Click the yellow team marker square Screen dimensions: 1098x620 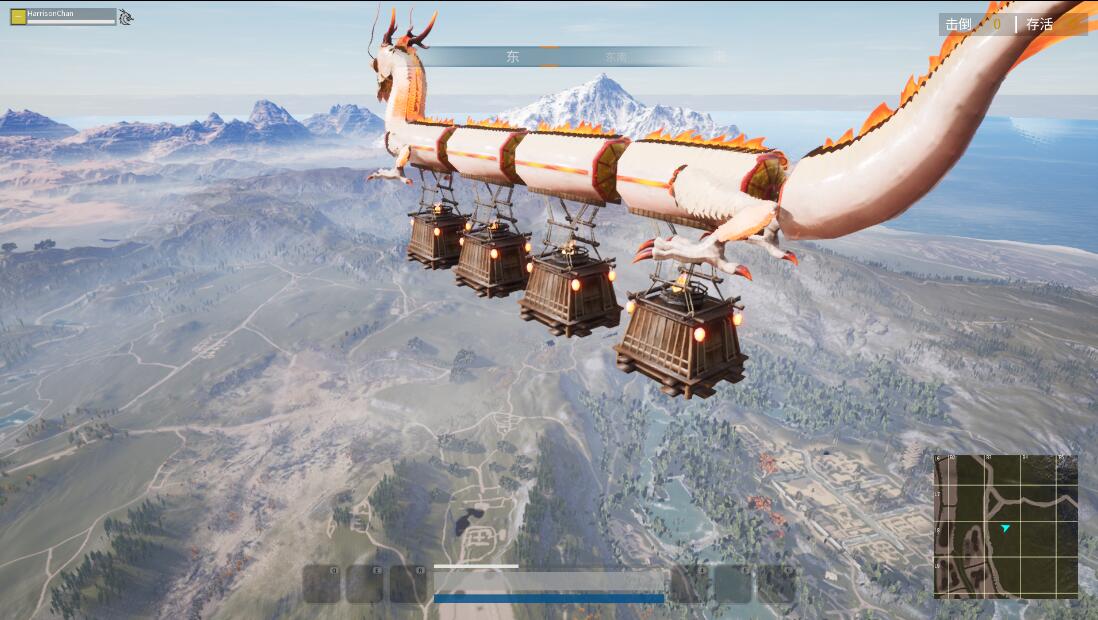pos(18,16)
